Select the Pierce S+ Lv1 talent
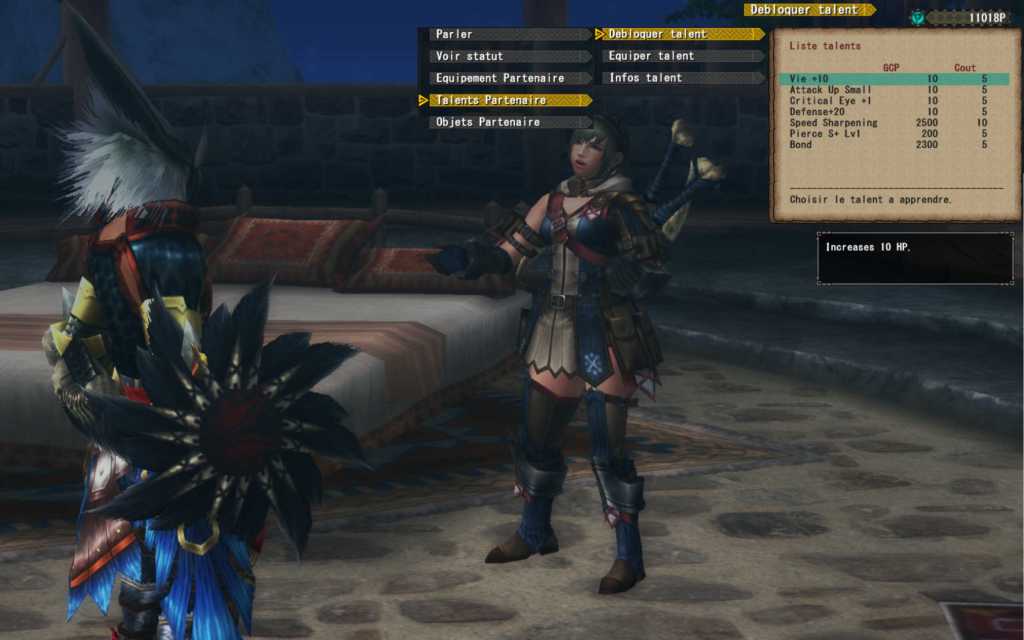The image size is (1024, 640). 893,134
